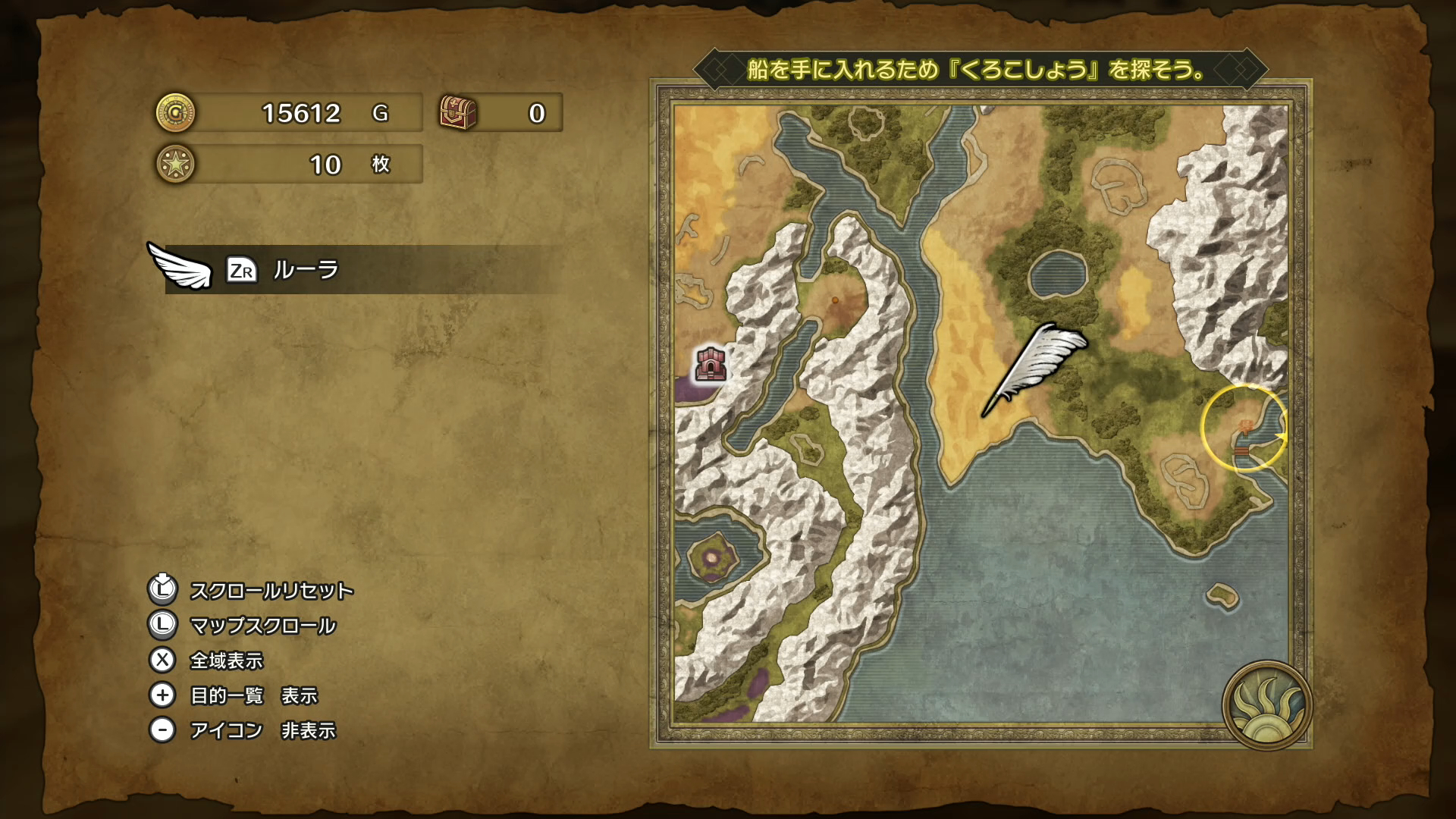The width and height of the screenshot is (1456, 819).
Task: Click the sun emblem at the map corner
Action: 1266,705
